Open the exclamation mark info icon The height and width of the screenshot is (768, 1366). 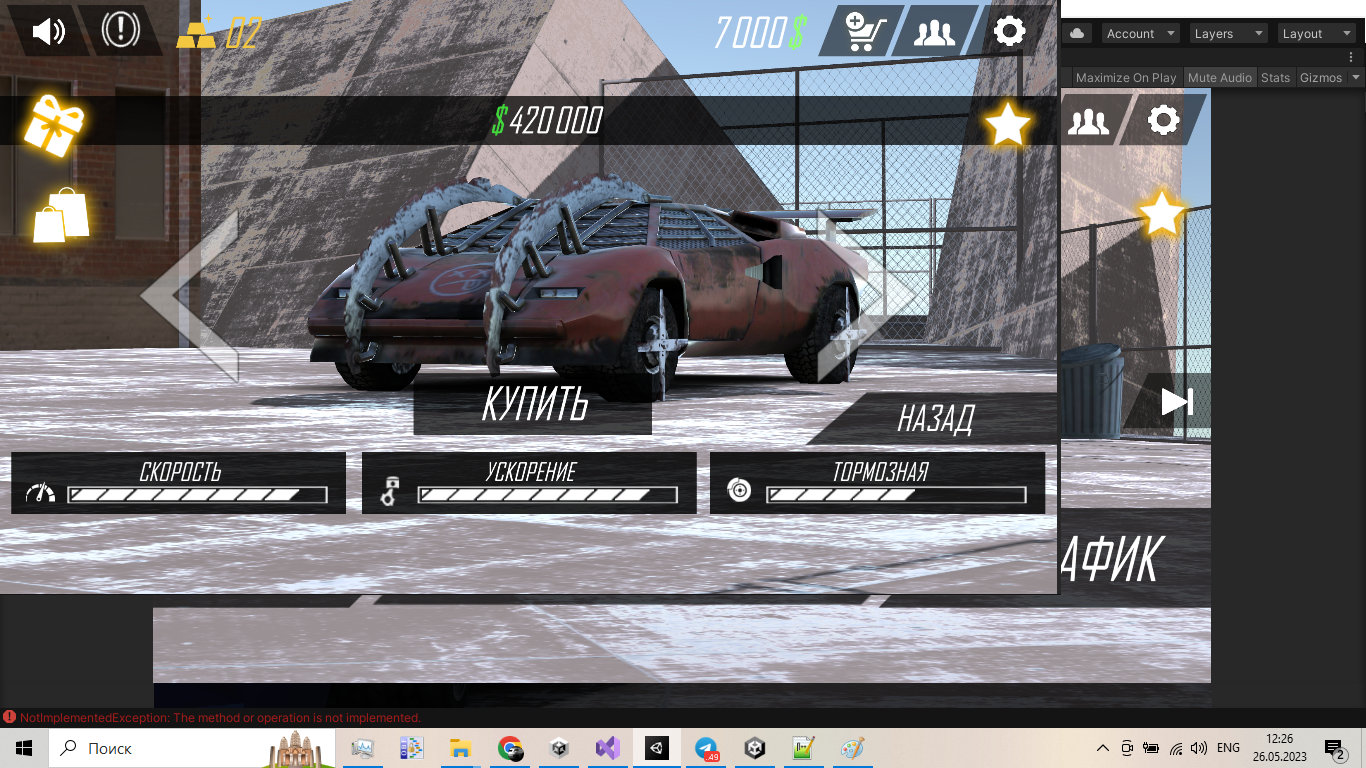point(120,31)
